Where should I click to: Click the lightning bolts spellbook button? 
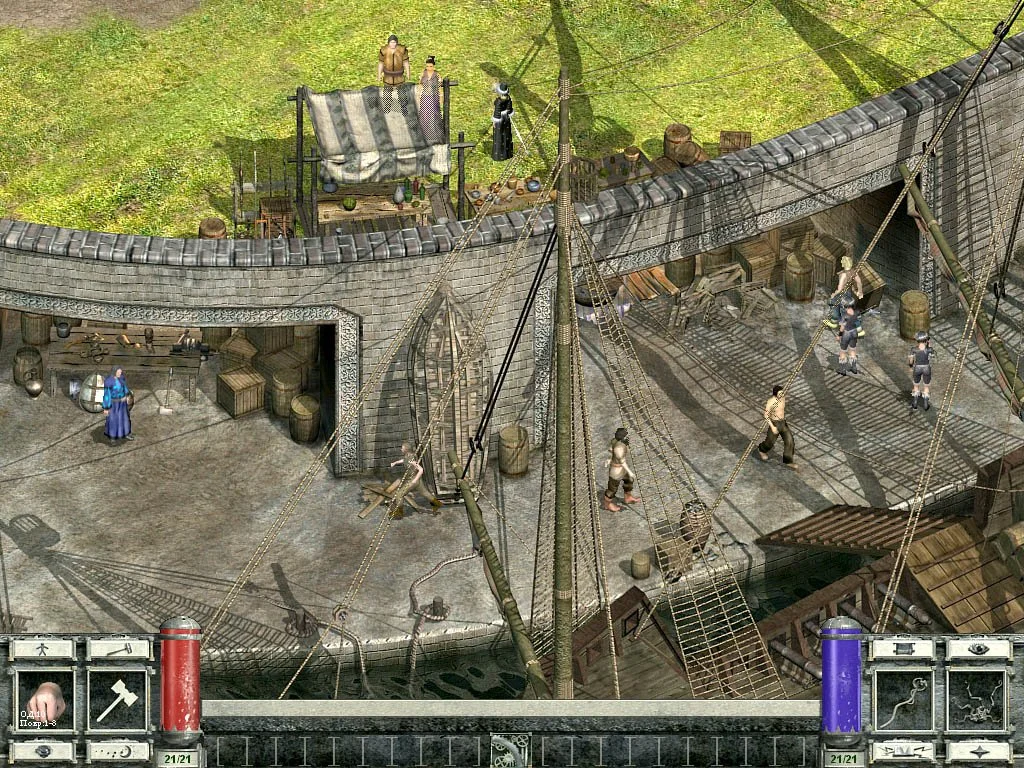point(903,751)
